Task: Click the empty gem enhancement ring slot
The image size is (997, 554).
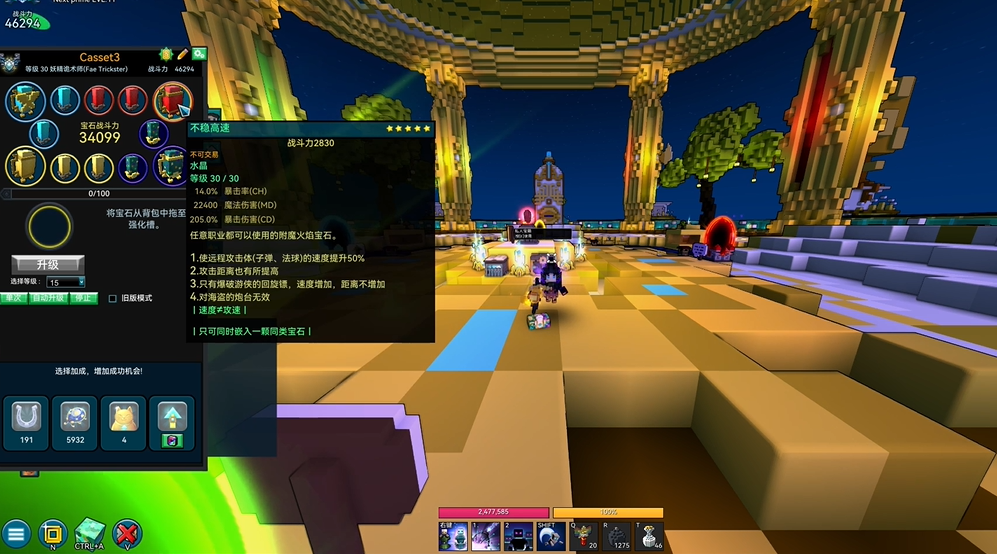Action: tap(50, 226)
